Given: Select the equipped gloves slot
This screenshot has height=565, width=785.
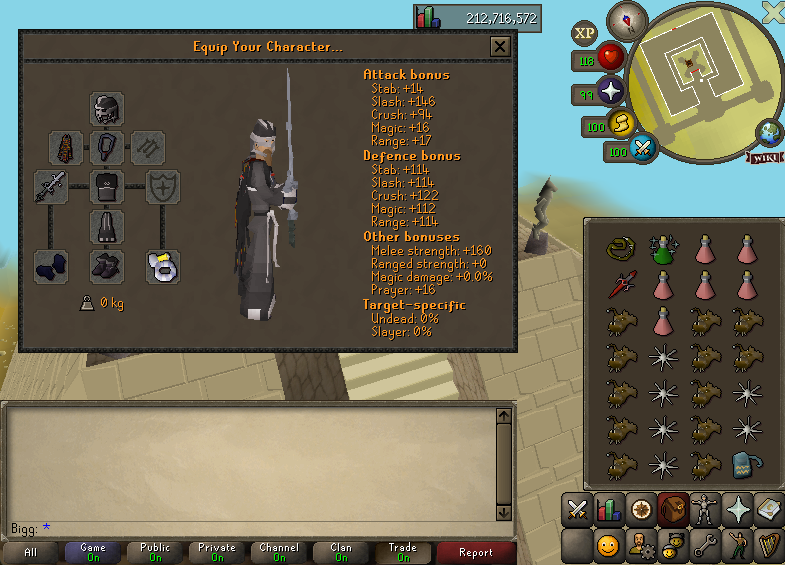Looking at the screenshot, I should pyautogui.click(x=51, y=266).
